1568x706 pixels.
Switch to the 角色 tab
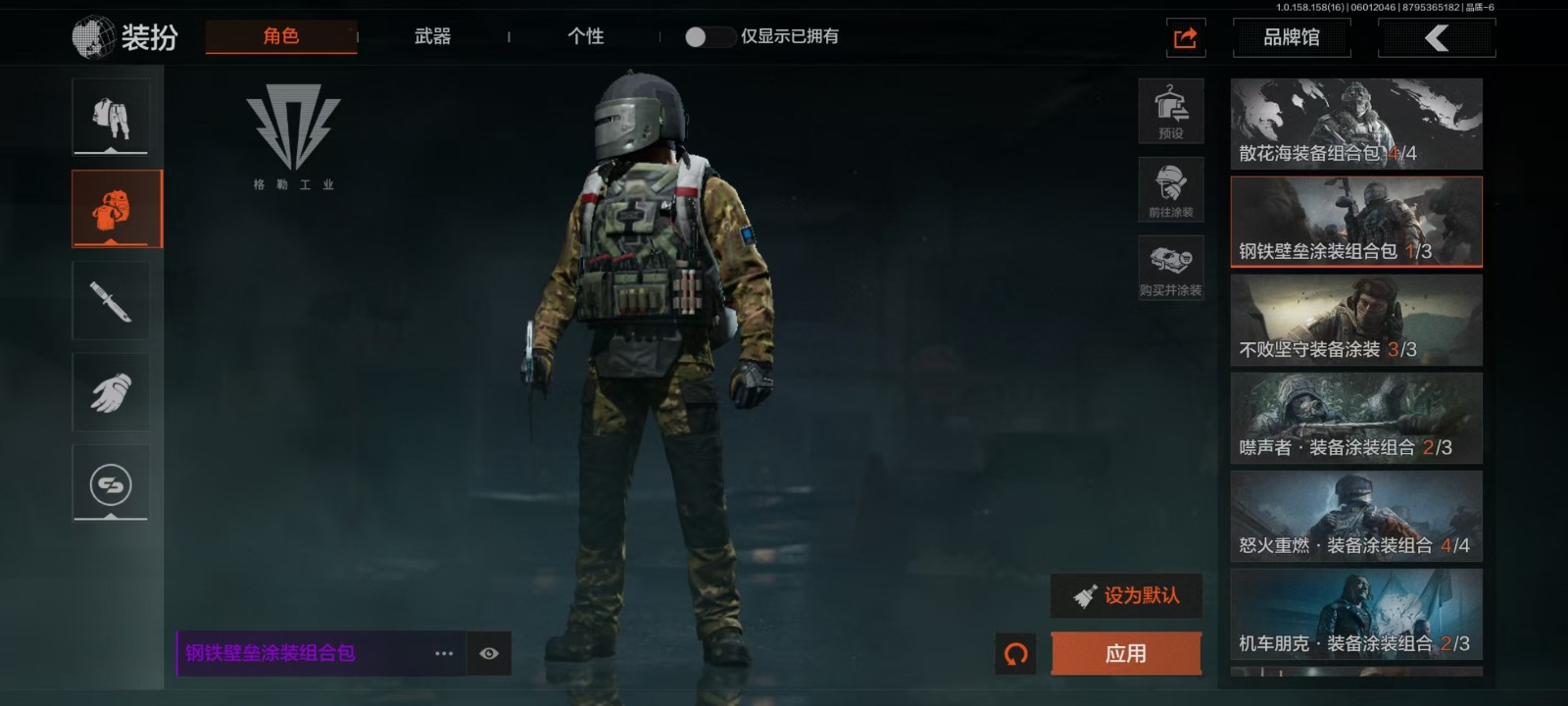coord(281,36)
